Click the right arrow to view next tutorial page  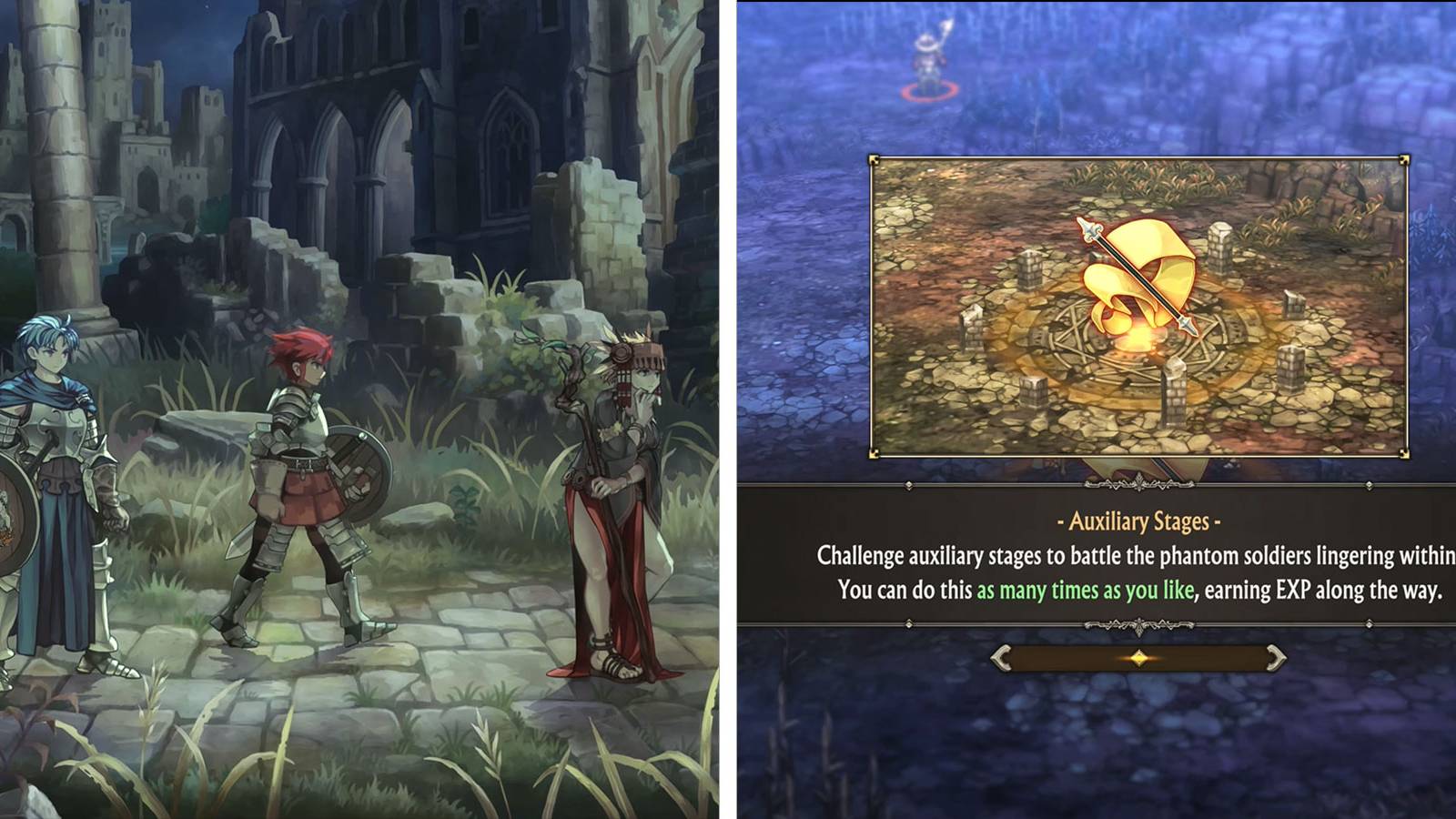1274,656
